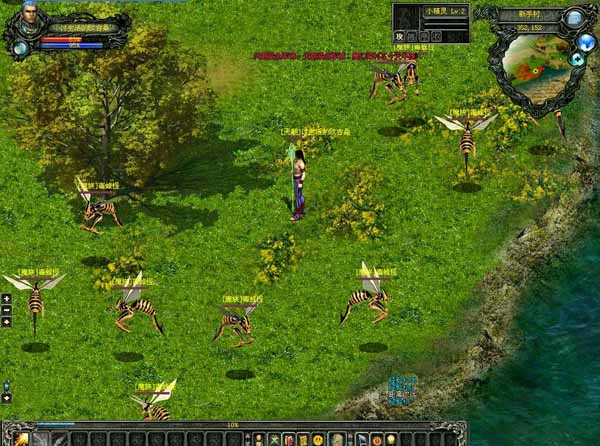Open the red book menu icon
This screenshot has height=446, width=600.
click(288, 439)
